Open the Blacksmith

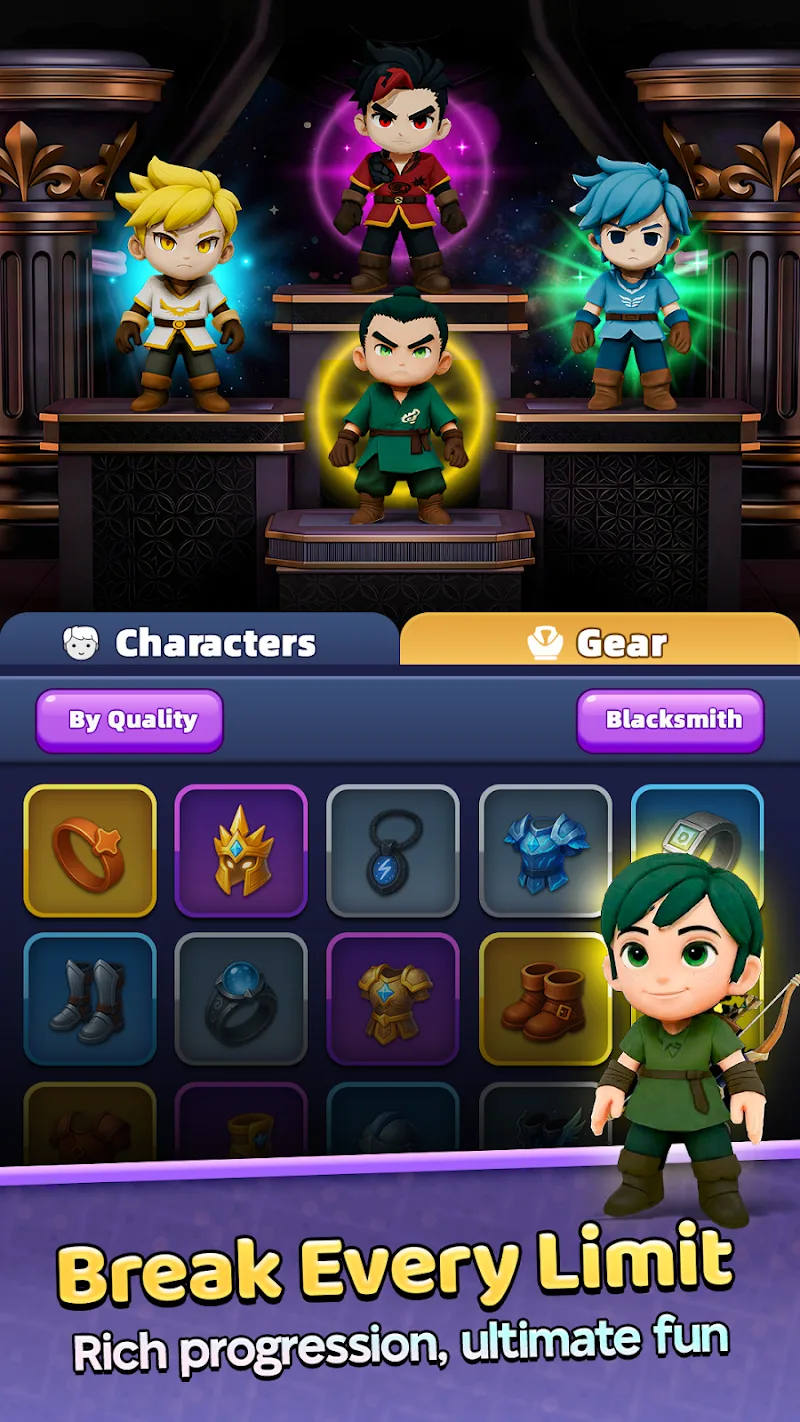(670, 720)
